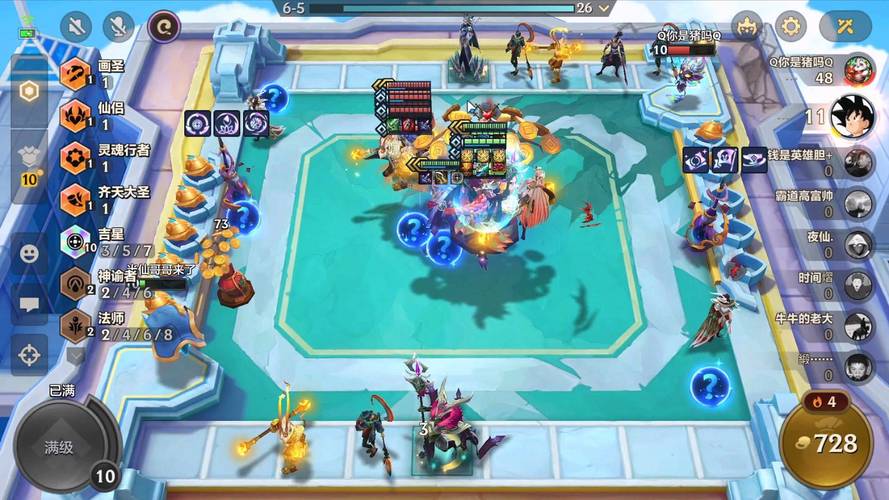
Task: Open the chat speech bubble
Action: coord(29,303)
